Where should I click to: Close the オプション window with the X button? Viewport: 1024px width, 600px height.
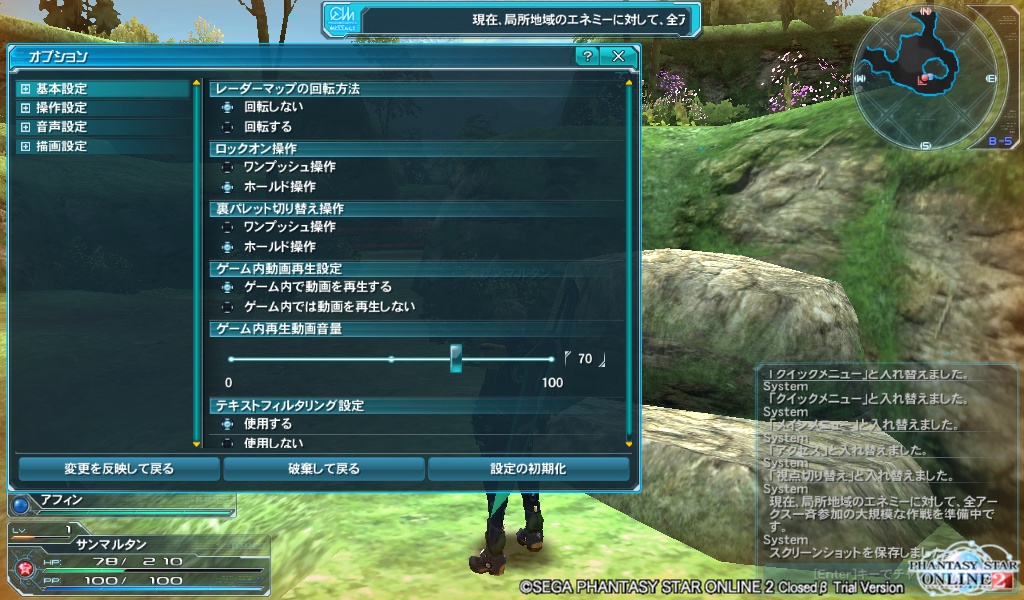(618, 56)
